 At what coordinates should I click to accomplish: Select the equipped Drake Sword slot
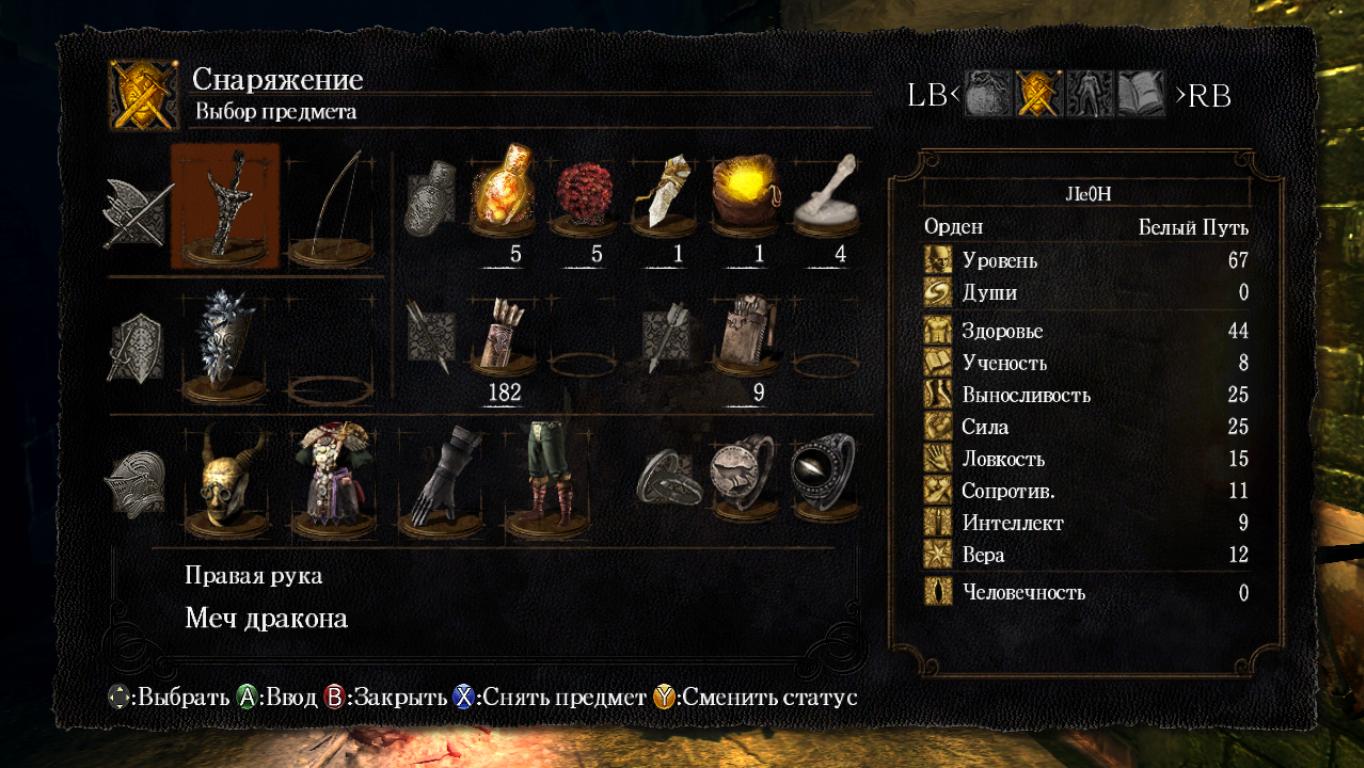225,206
